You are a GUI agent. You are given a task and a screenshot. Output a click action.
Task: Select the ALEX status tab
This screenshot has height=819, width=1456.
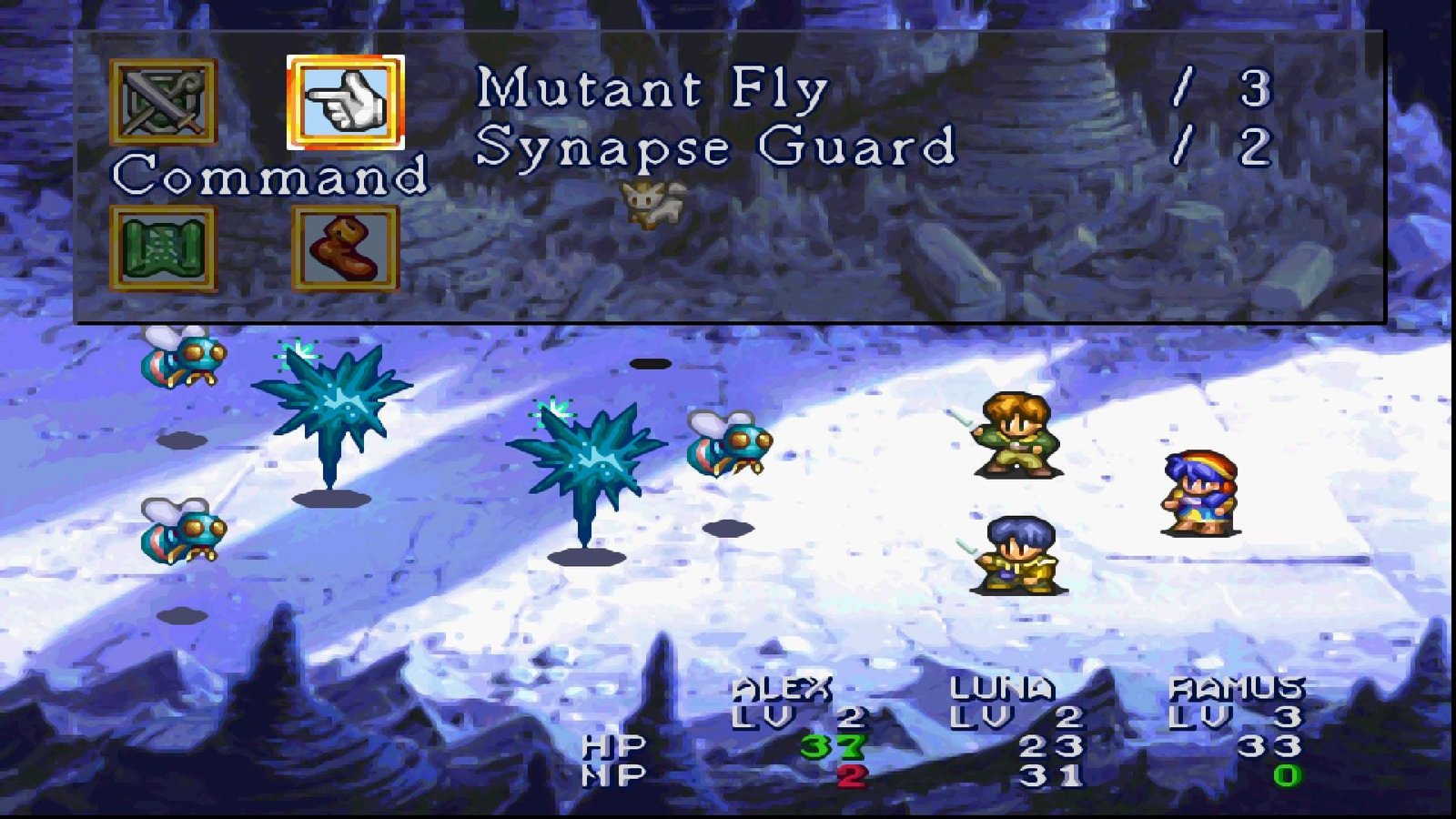pos(783,687)
